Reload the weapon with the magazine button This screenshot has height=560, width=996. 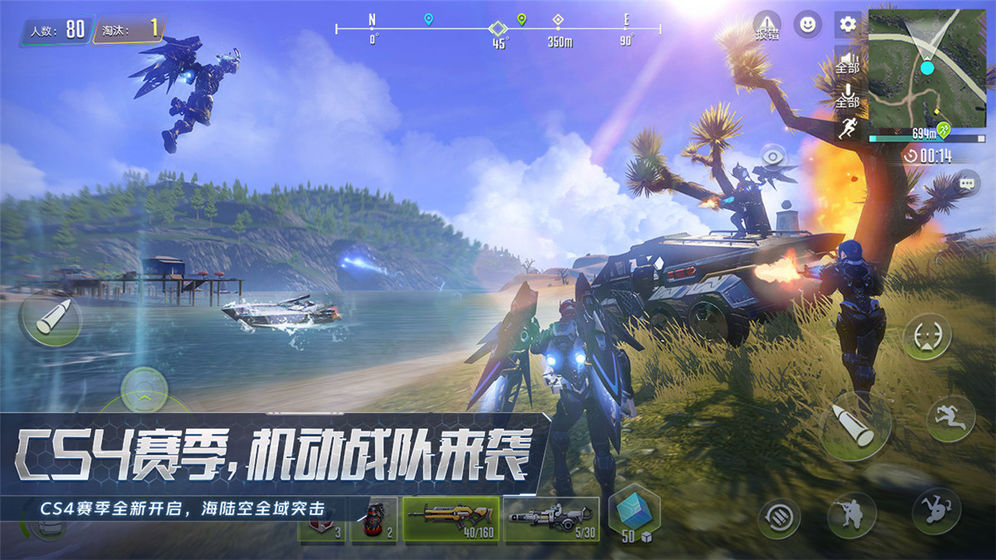[x=778, y=517]
